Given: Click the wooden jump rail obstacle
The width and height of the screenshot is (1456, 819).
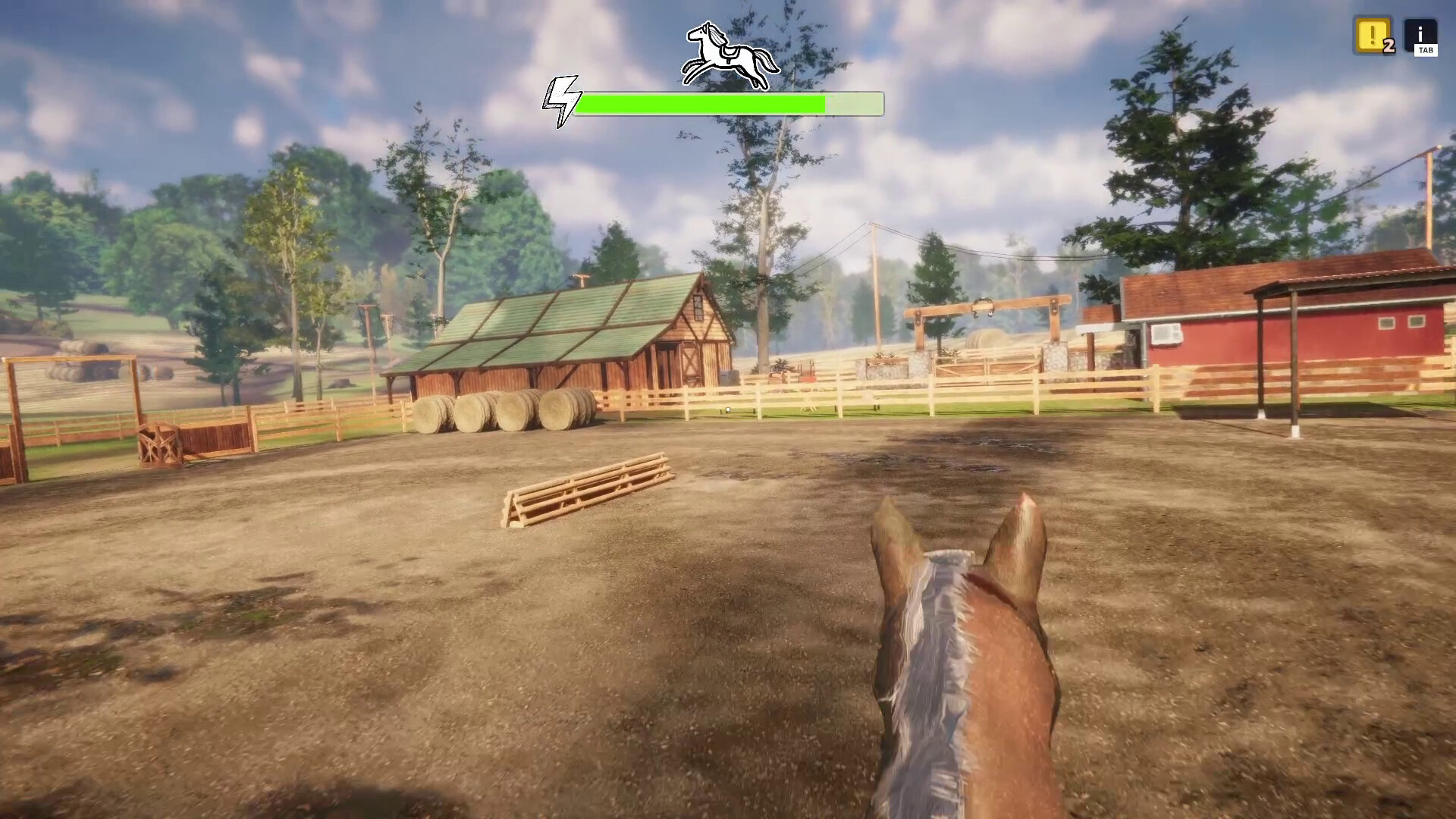Looking at the screenshot, I should pyautogui.click(x=588, y=485).
